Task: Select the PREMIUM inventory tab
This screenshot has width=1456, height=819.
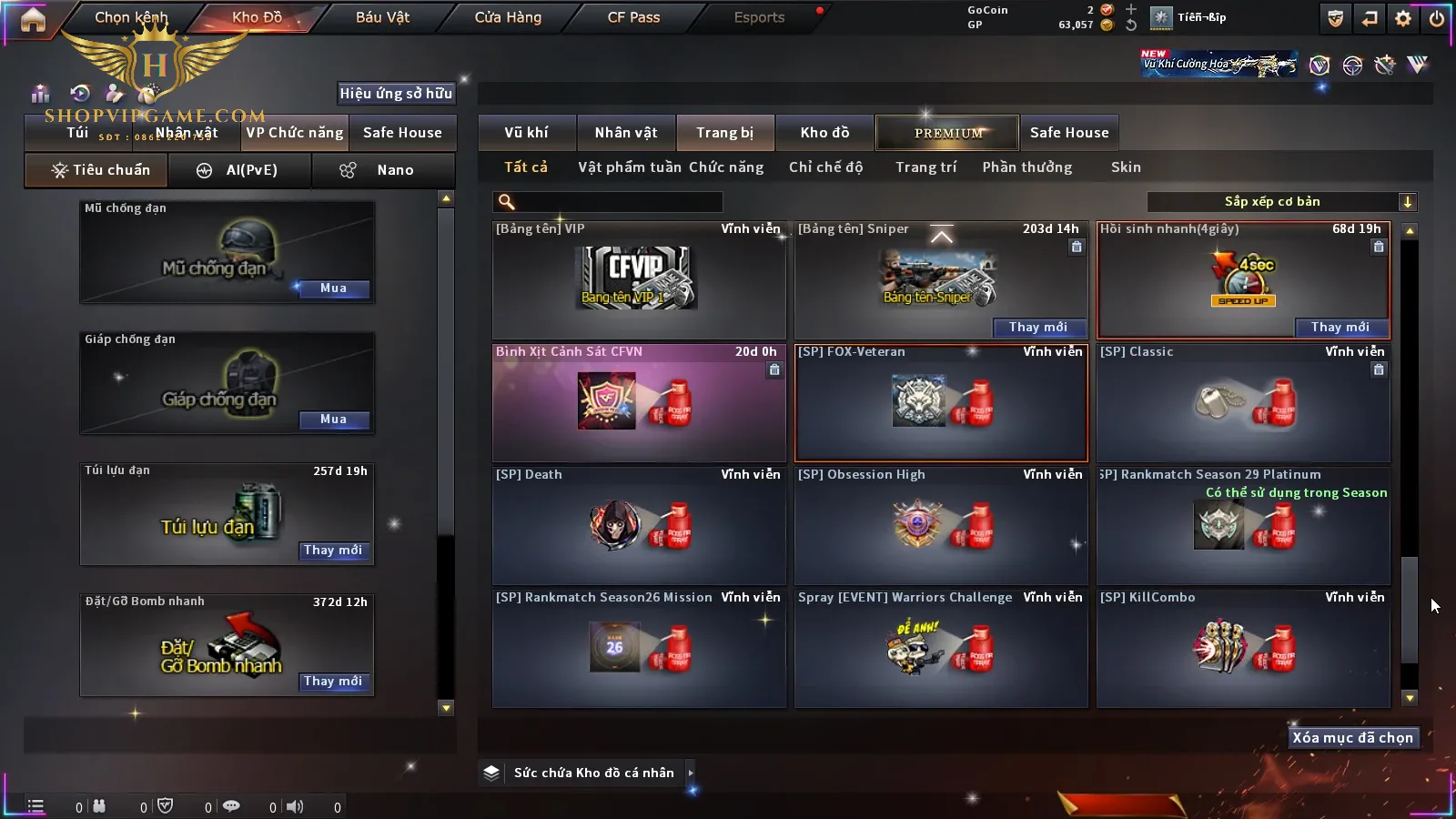Action: coord(948,133)
